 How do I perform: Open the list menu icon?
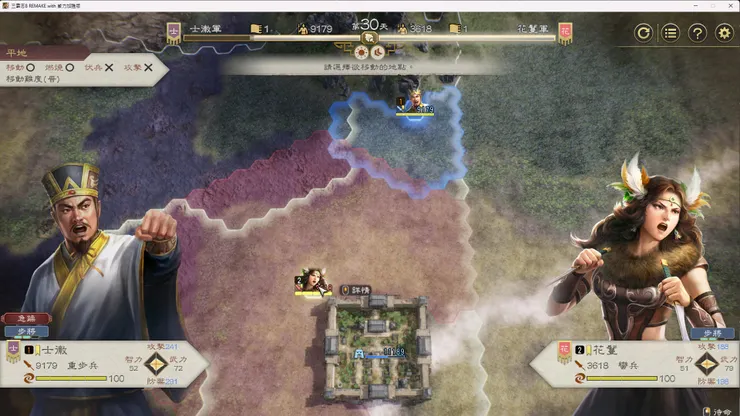tap(671, 33)
